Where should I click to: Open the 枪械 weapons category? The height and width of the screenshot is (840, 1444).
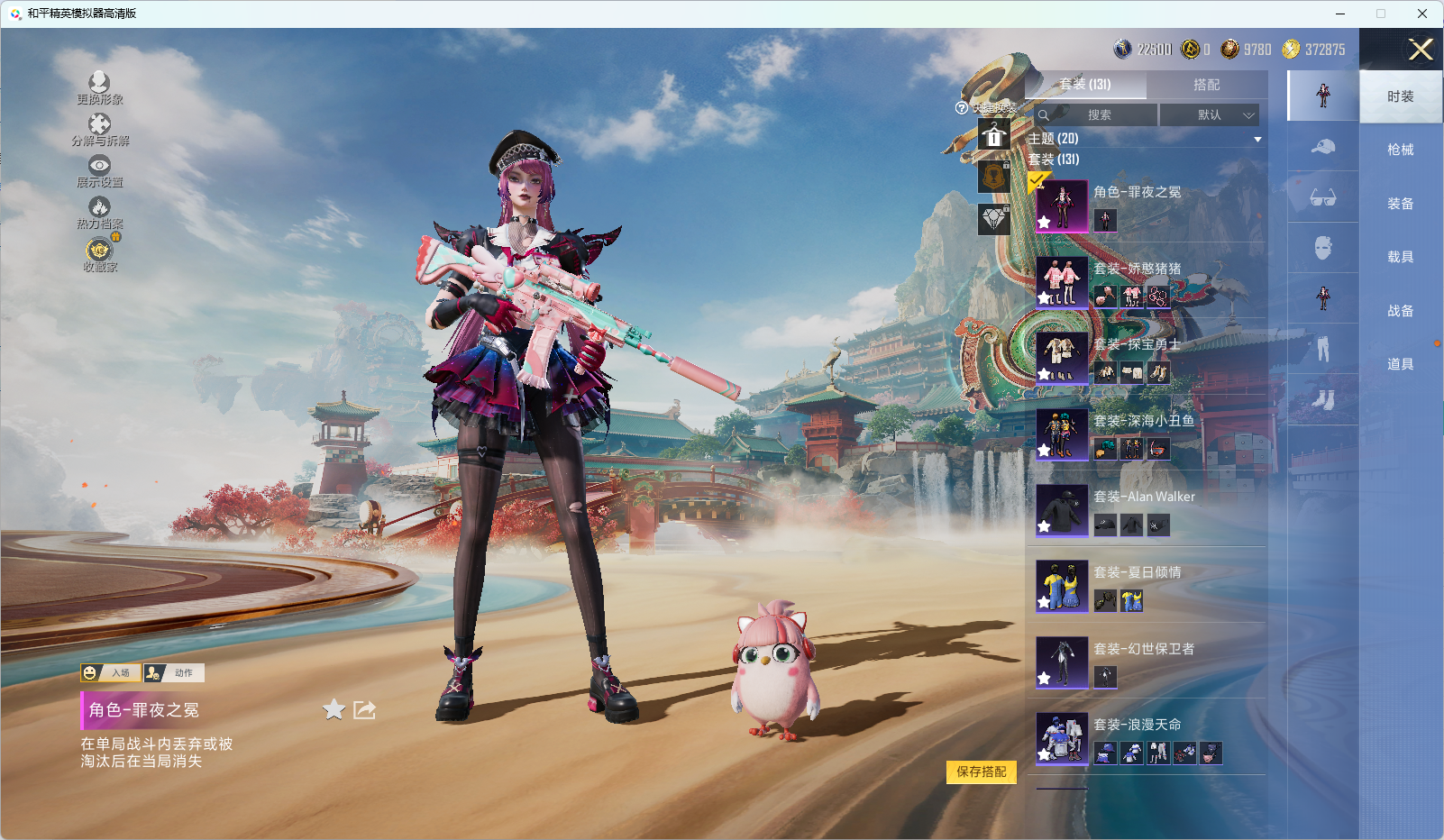pyautogui.click(x=1400, y=150)
